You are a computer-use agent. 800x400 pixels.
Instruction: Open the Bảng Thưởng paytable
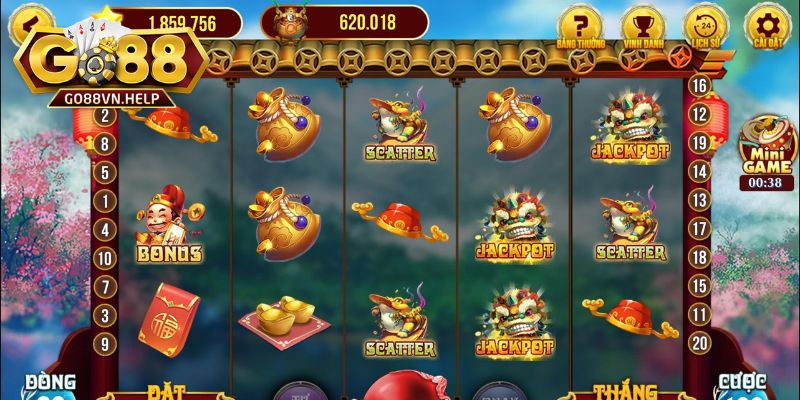(x=578, y=25)
